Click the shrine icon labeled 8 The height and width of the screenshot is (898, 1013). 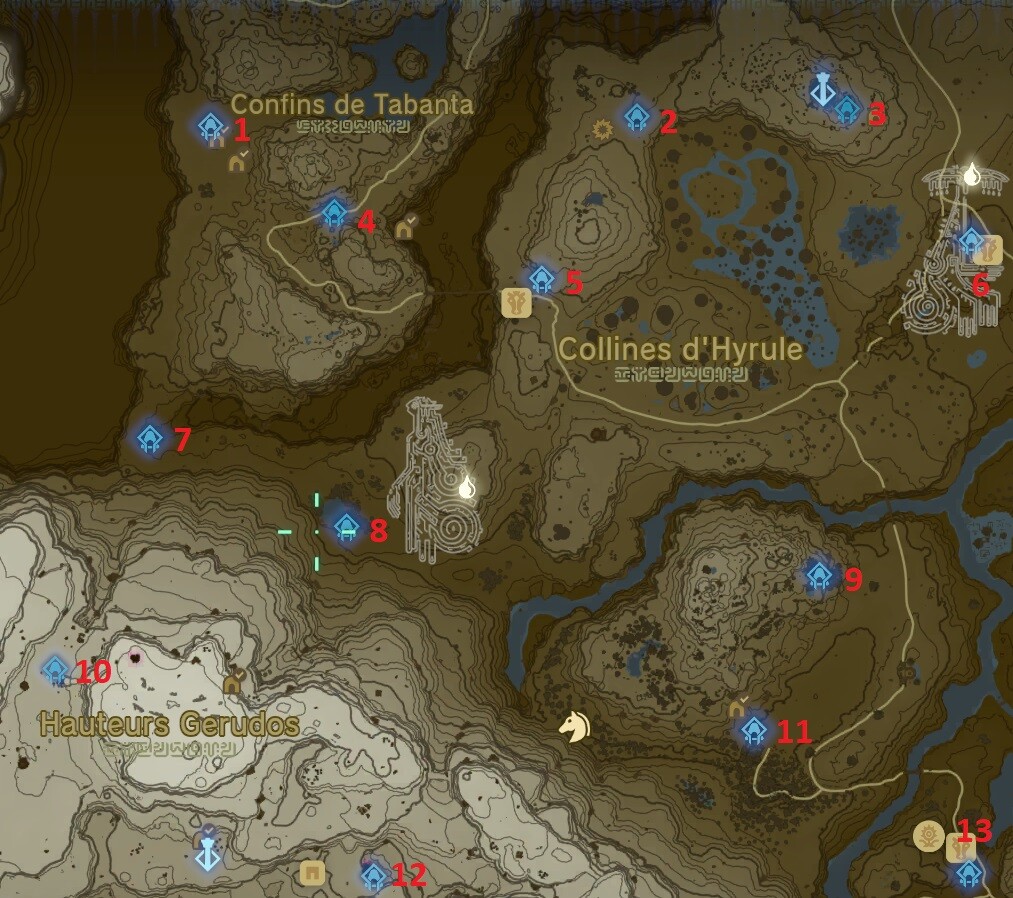pyautogui.click(x=346, y=526)
